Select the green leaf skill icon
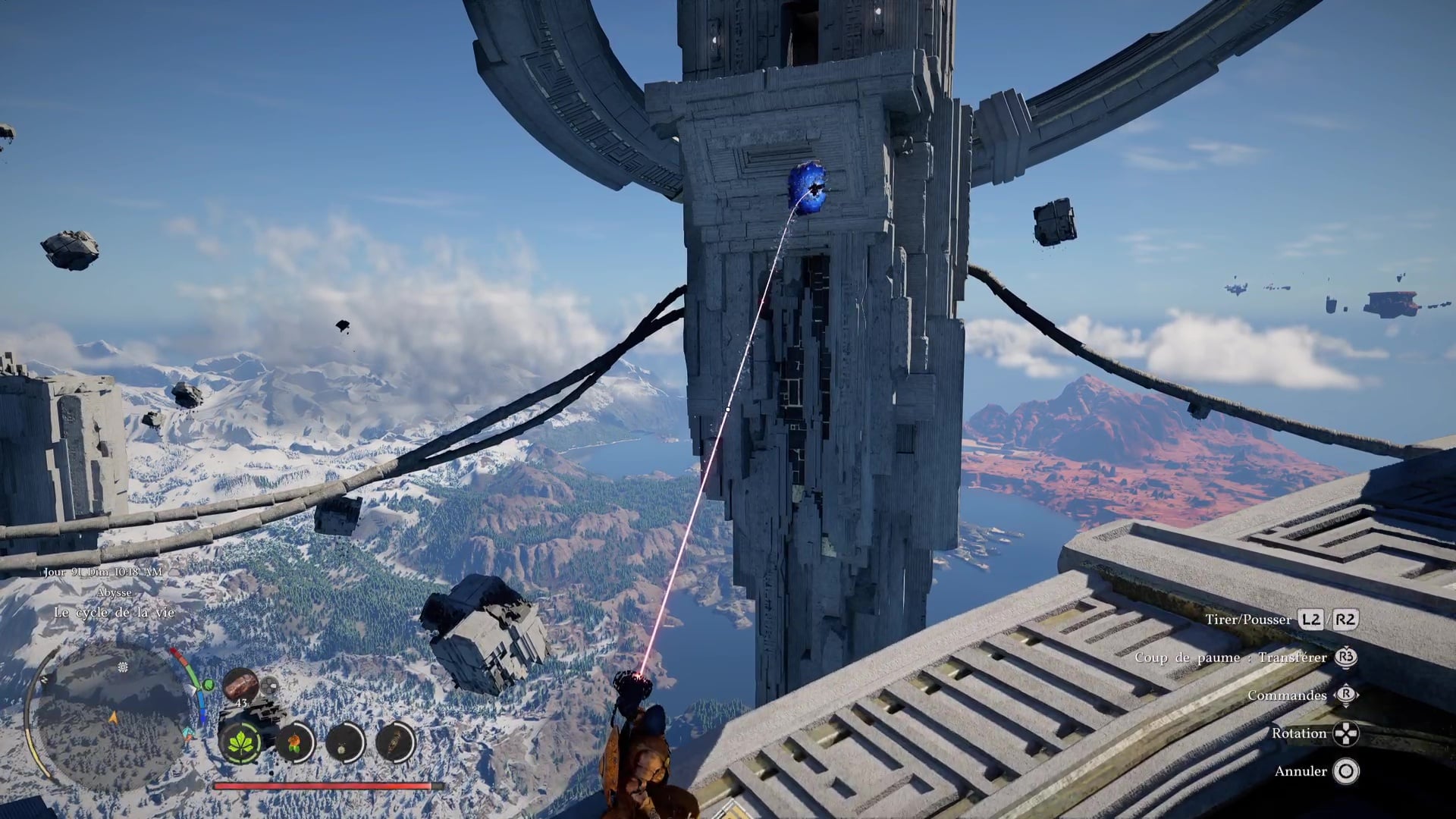The width and height of the screenshot is (1456, 819). (240, 741)
